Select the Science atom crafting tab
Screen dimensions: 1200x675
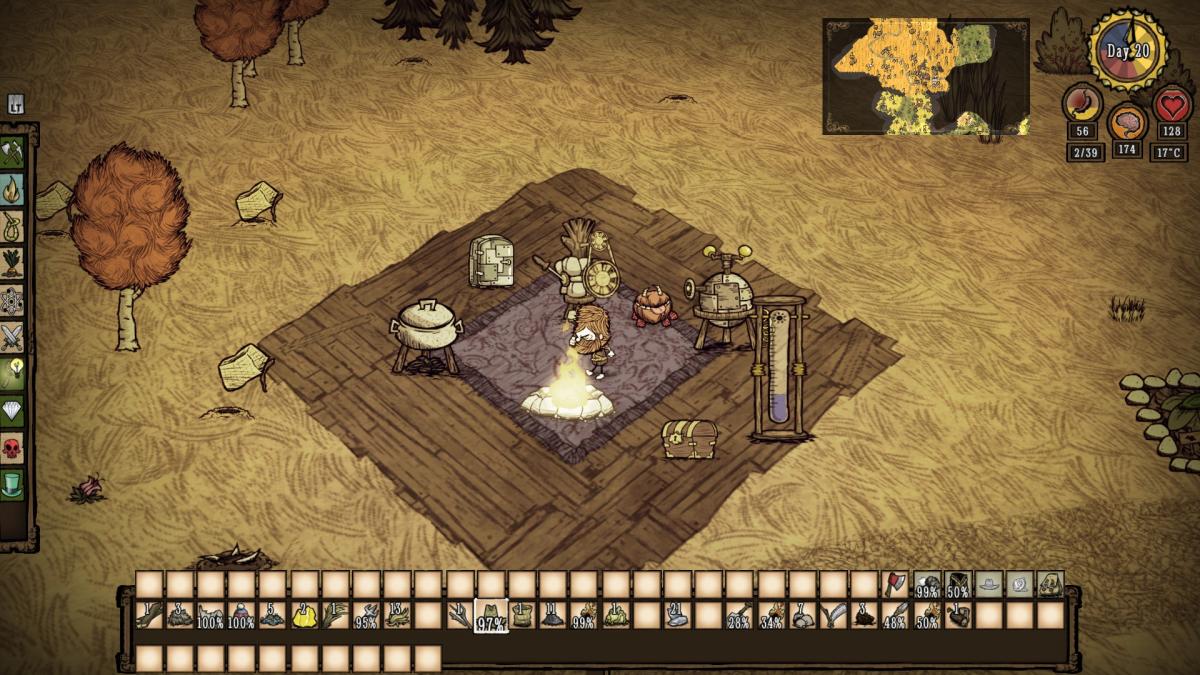click(x=13, y=299)
